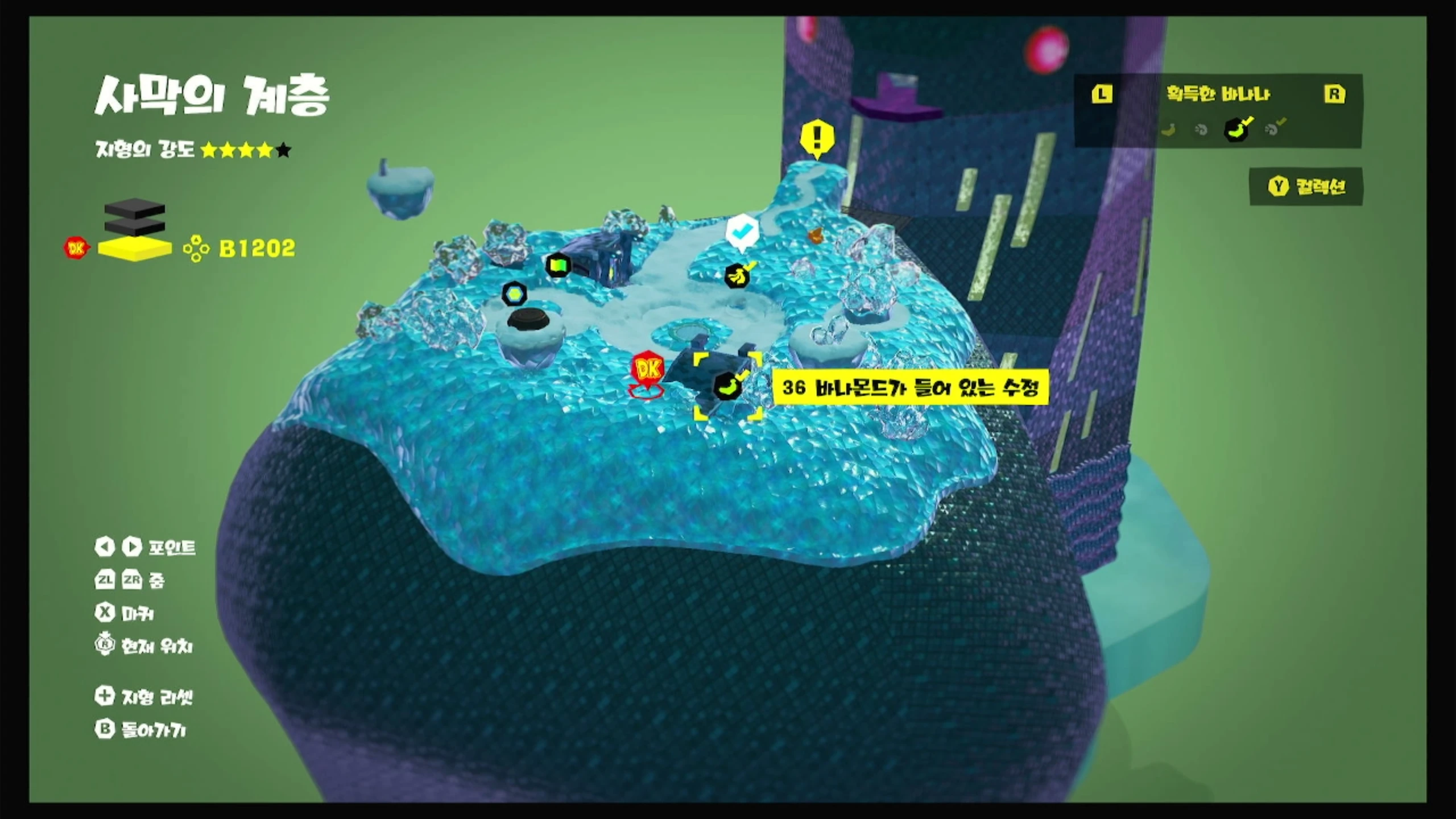The height and width of the screenshot is (819, 1456).
Task: Select the green cube map marker
Action: point(558,265)
